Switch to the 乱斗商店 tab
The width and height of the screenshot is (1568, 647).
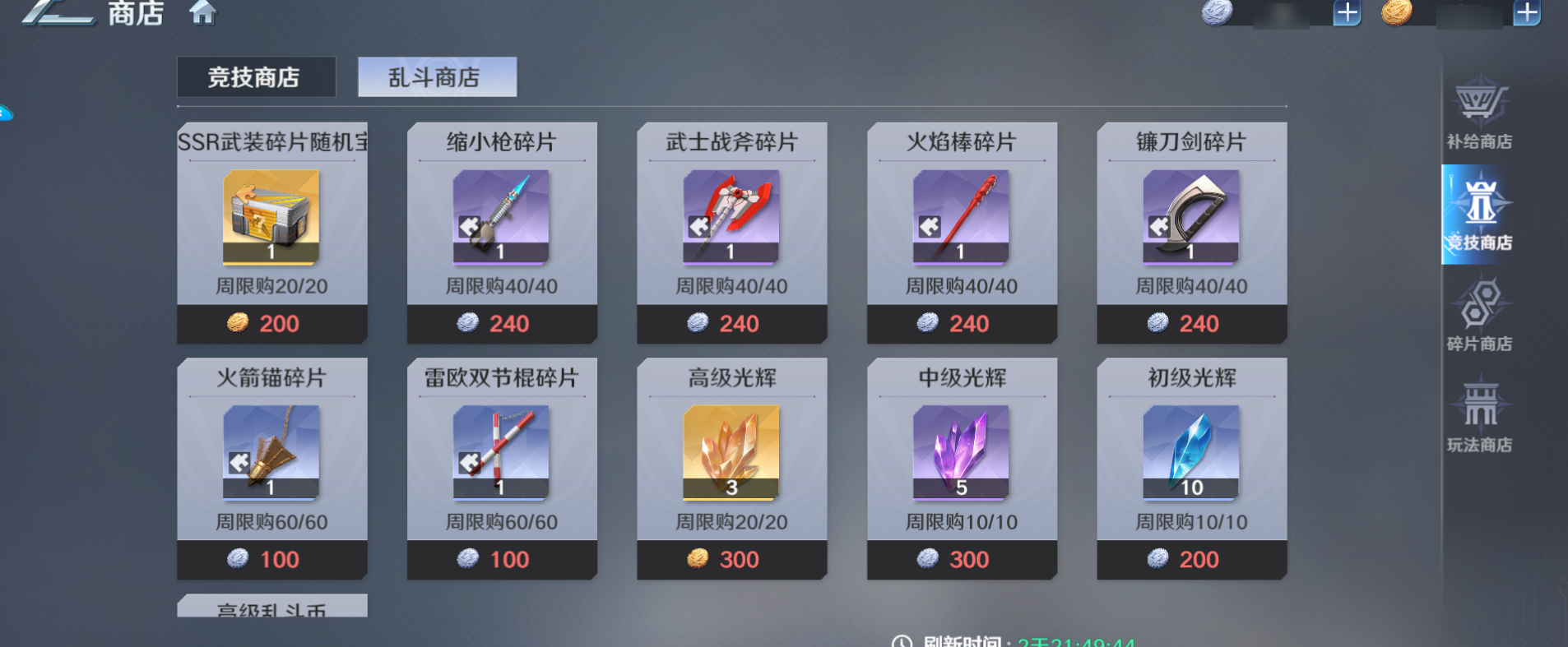tap(437, 76)
